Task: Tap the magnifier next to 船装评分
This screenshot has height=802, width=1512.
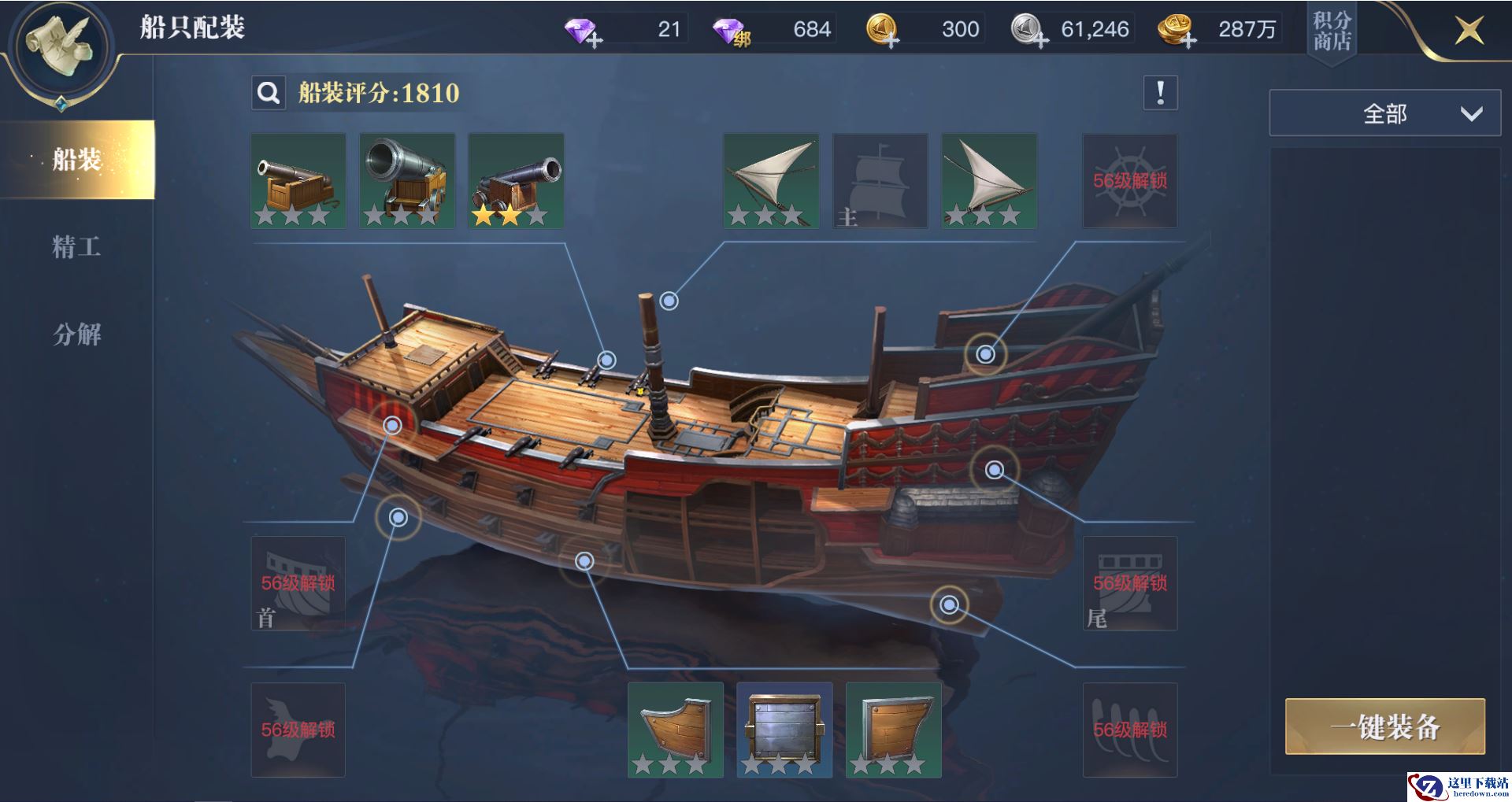Action: (x=269, y=94)
